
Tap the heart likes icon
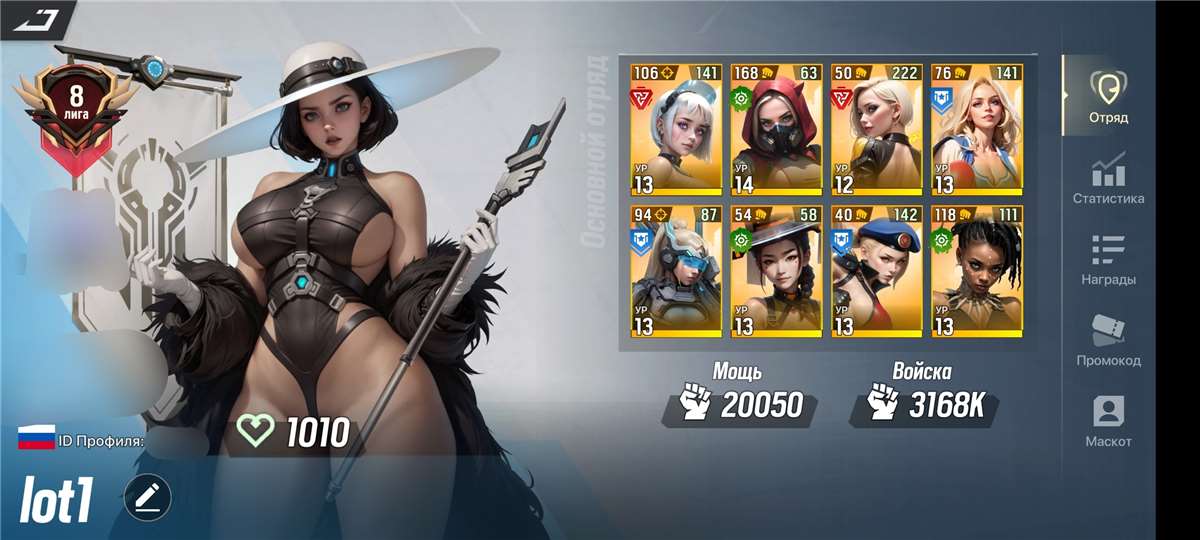click(255, 432)
